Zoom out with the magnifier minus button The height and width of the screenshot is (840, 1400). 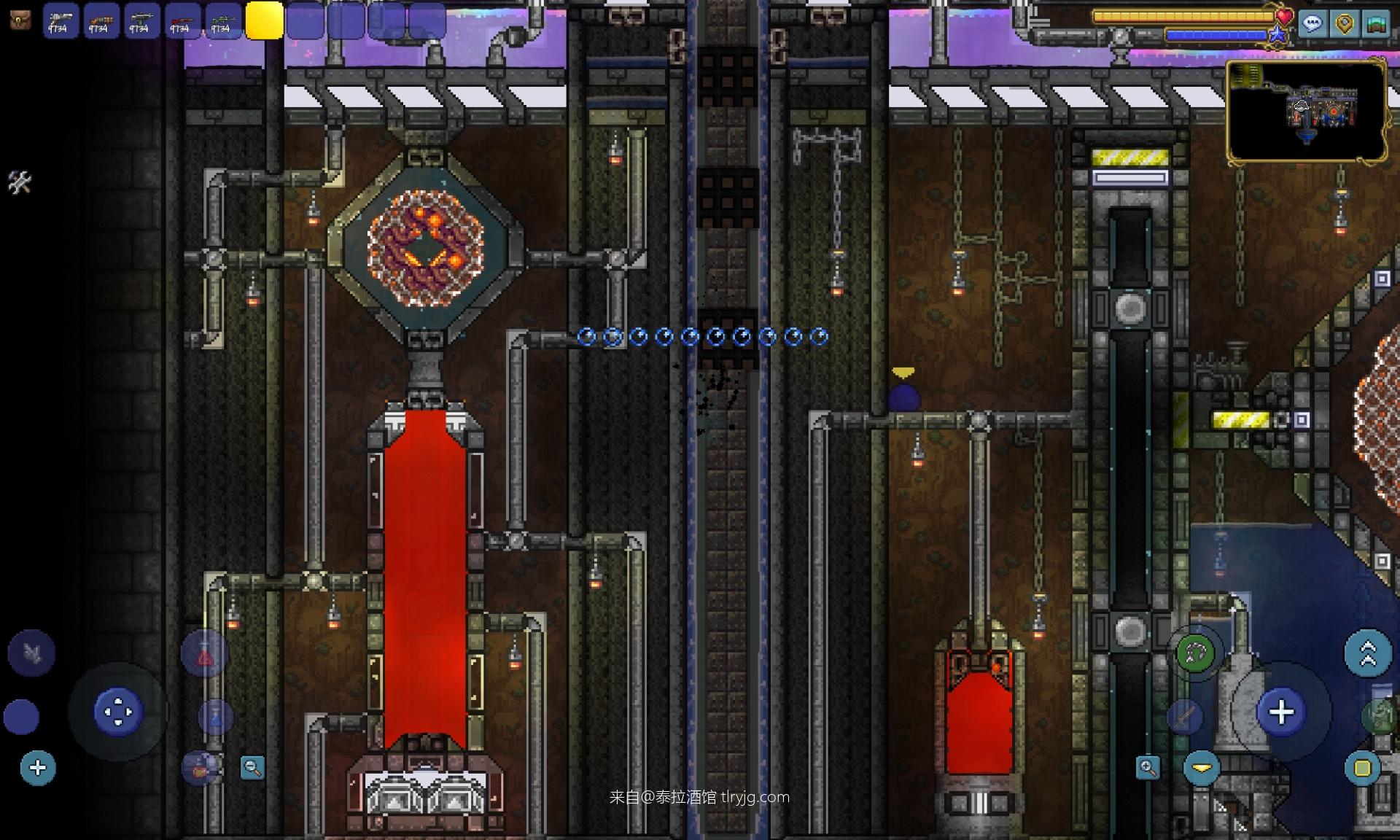point(252,767)
